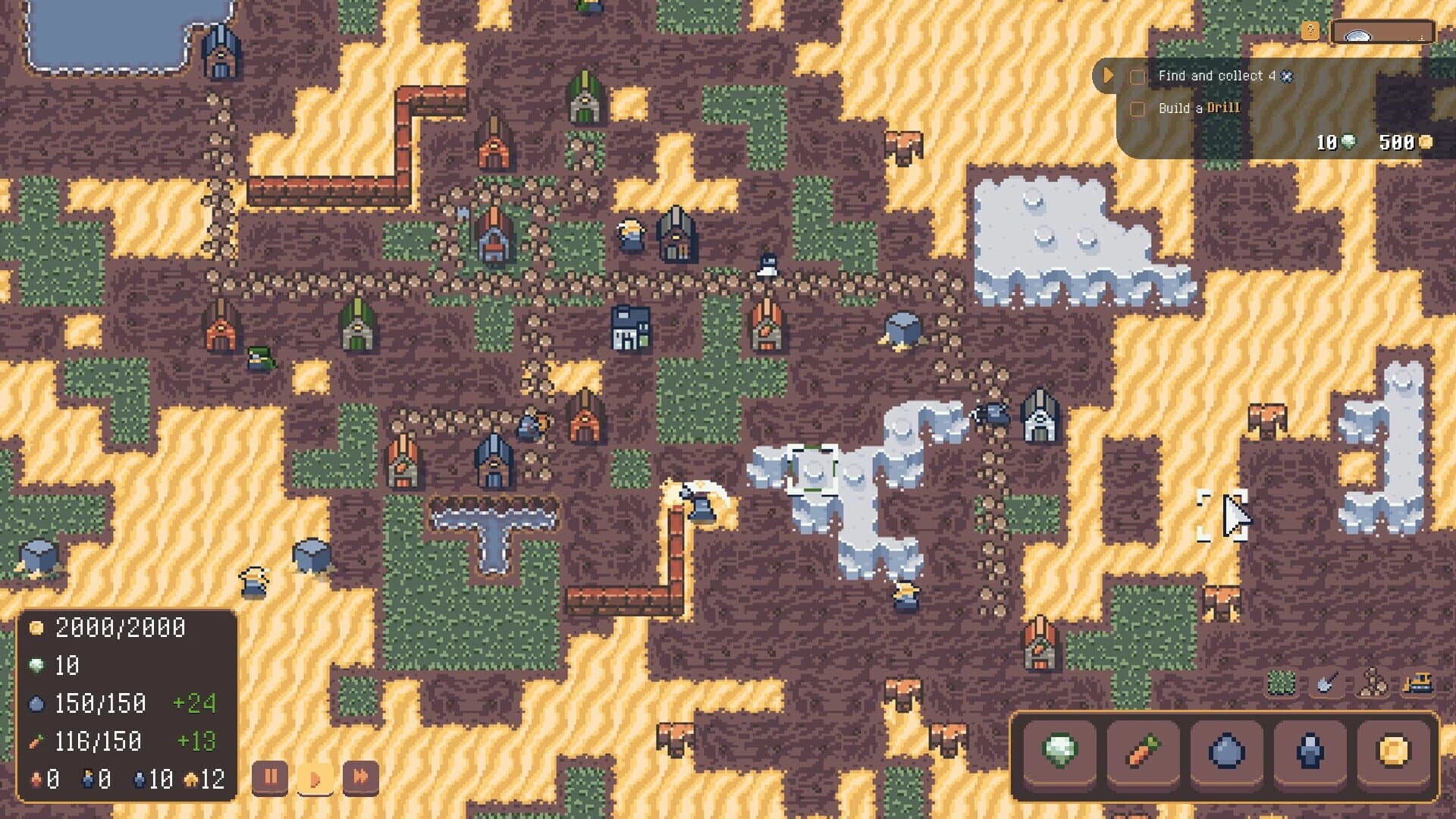Select the grass tile tool above the build bar
The height and width of the screenshot is (819, 1456).
tap(1280, 684)
